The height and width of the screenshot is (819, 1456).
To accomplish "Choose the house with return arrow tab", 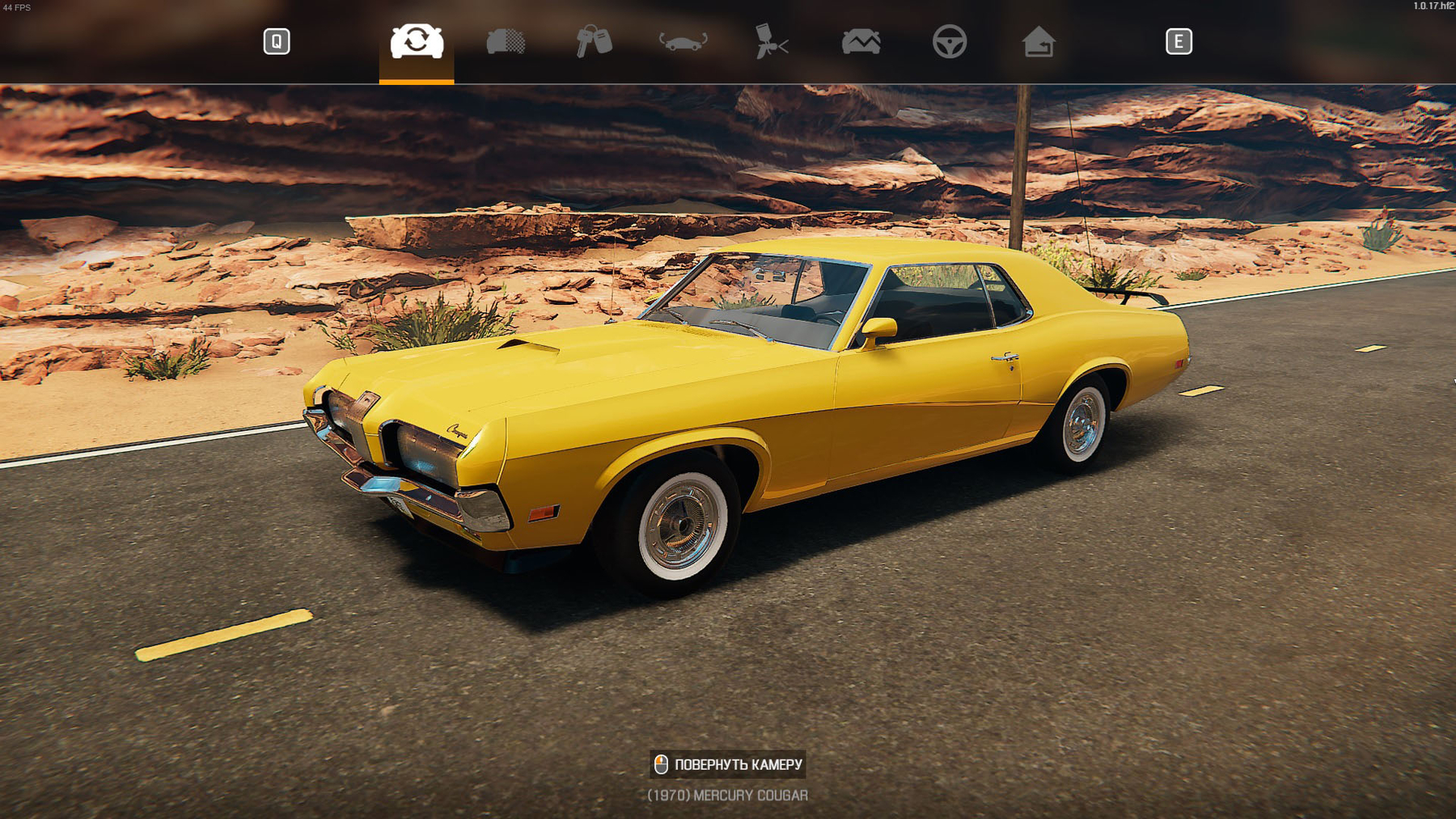I will [1038, 41].
